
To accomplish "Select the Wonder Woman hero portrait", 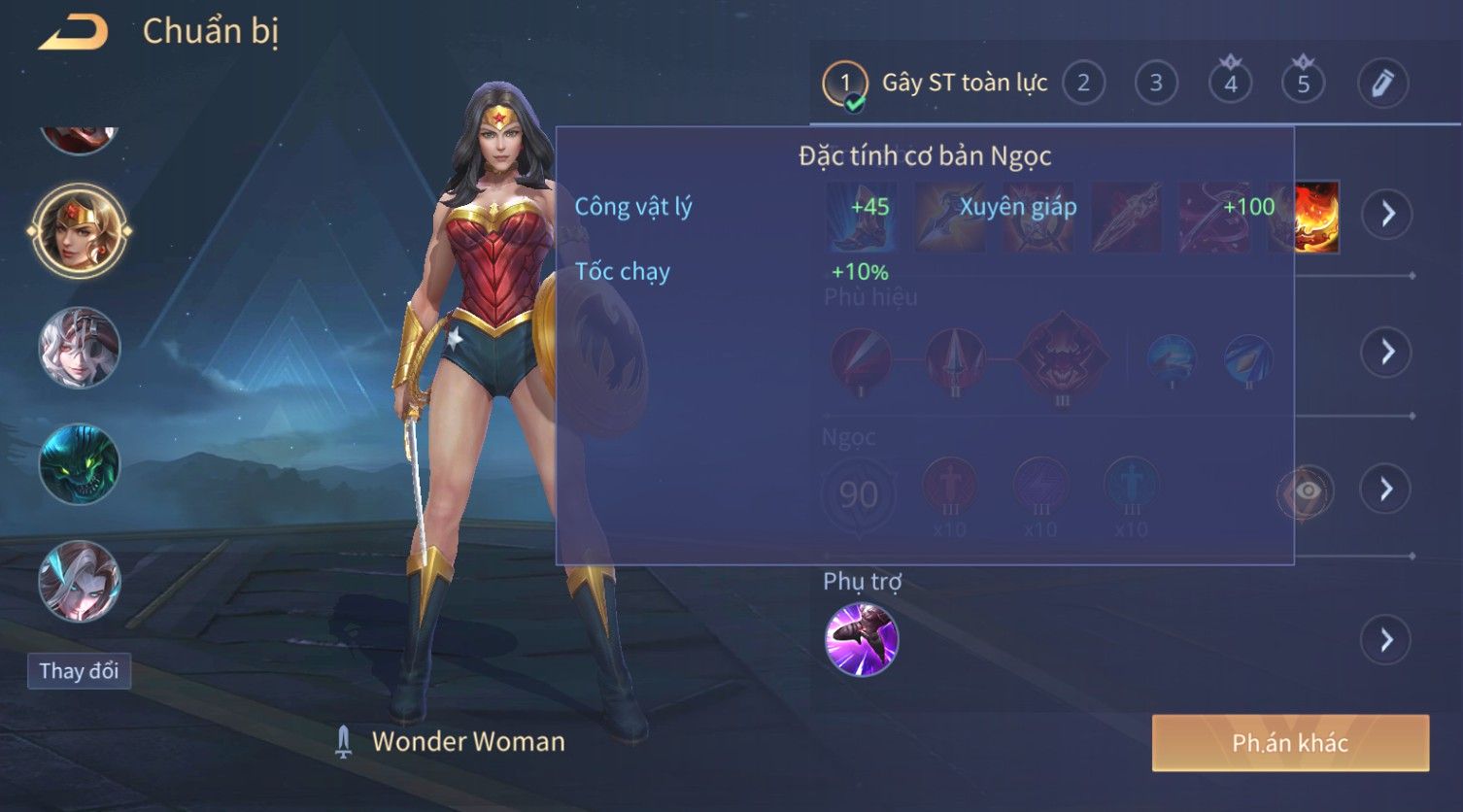I will pyautogui.click(x=79, y=230).
